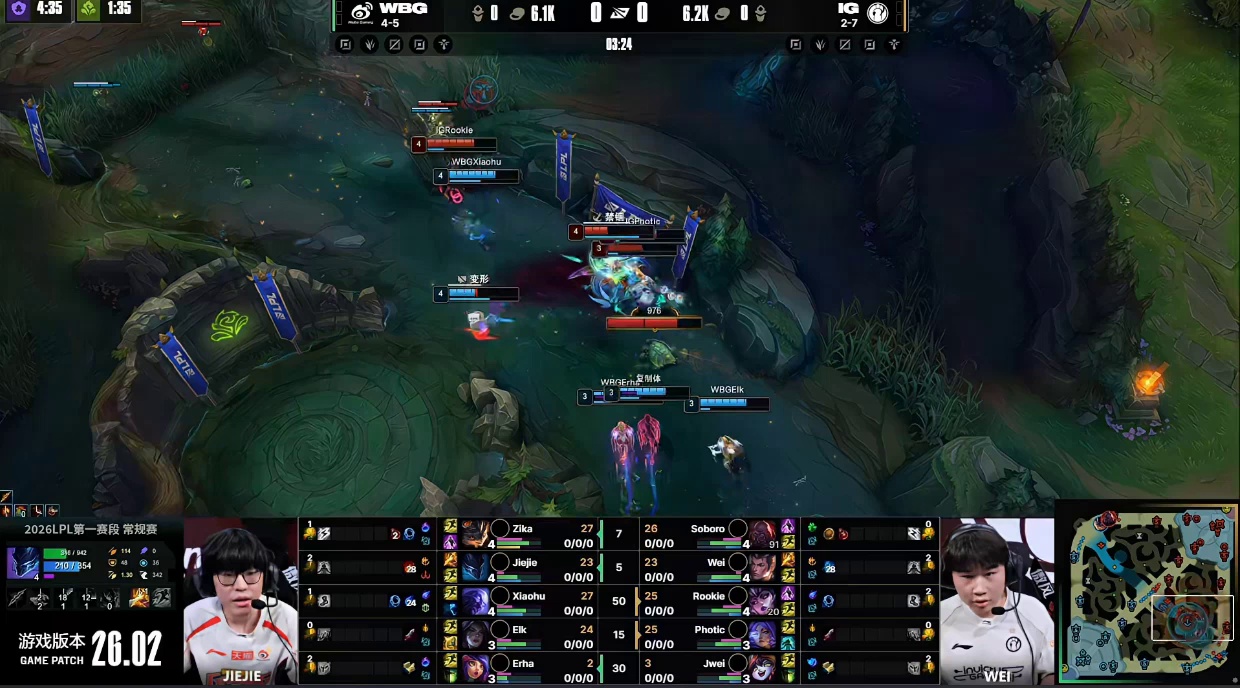Select Soboro's champion portrait in the scoreboard

(762, 534)
